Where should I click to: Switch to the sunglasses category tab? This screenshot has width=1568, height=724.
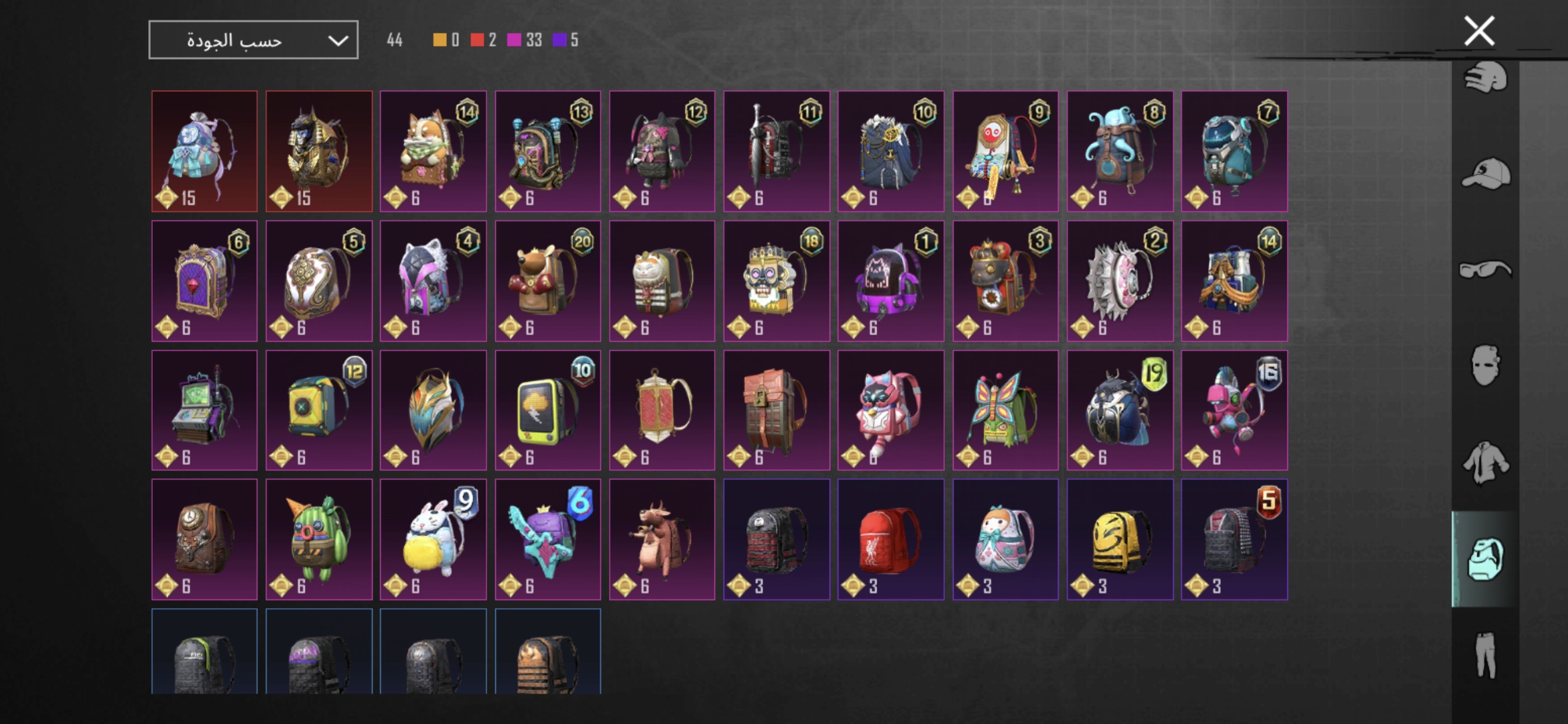(x=1486, y=269)
